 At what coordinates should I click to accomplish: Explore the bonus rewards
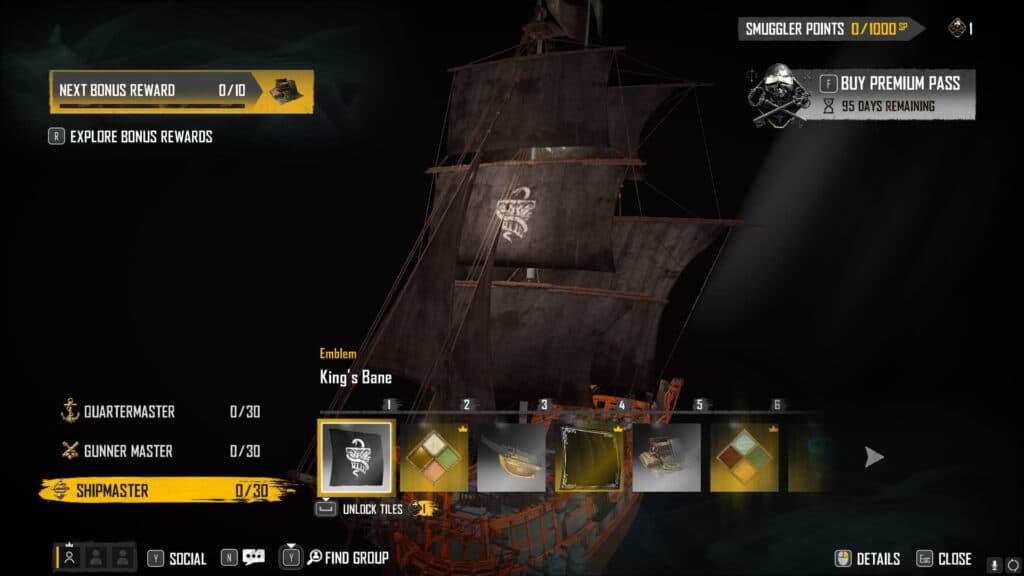pos(140,136)
